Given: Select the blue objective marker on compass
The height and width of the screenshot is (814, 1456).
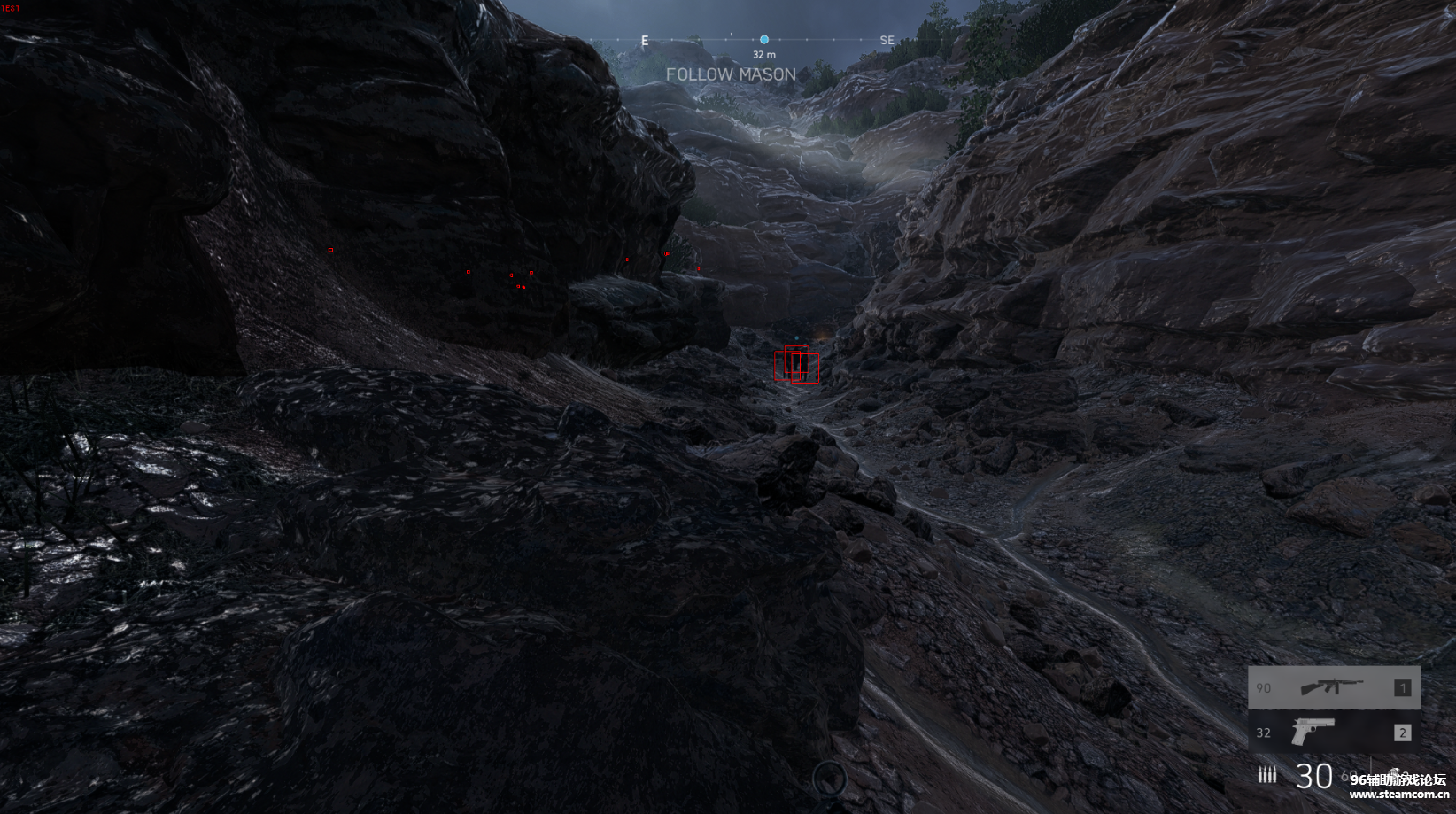Looking at the screenshot, I should [763, 40].
